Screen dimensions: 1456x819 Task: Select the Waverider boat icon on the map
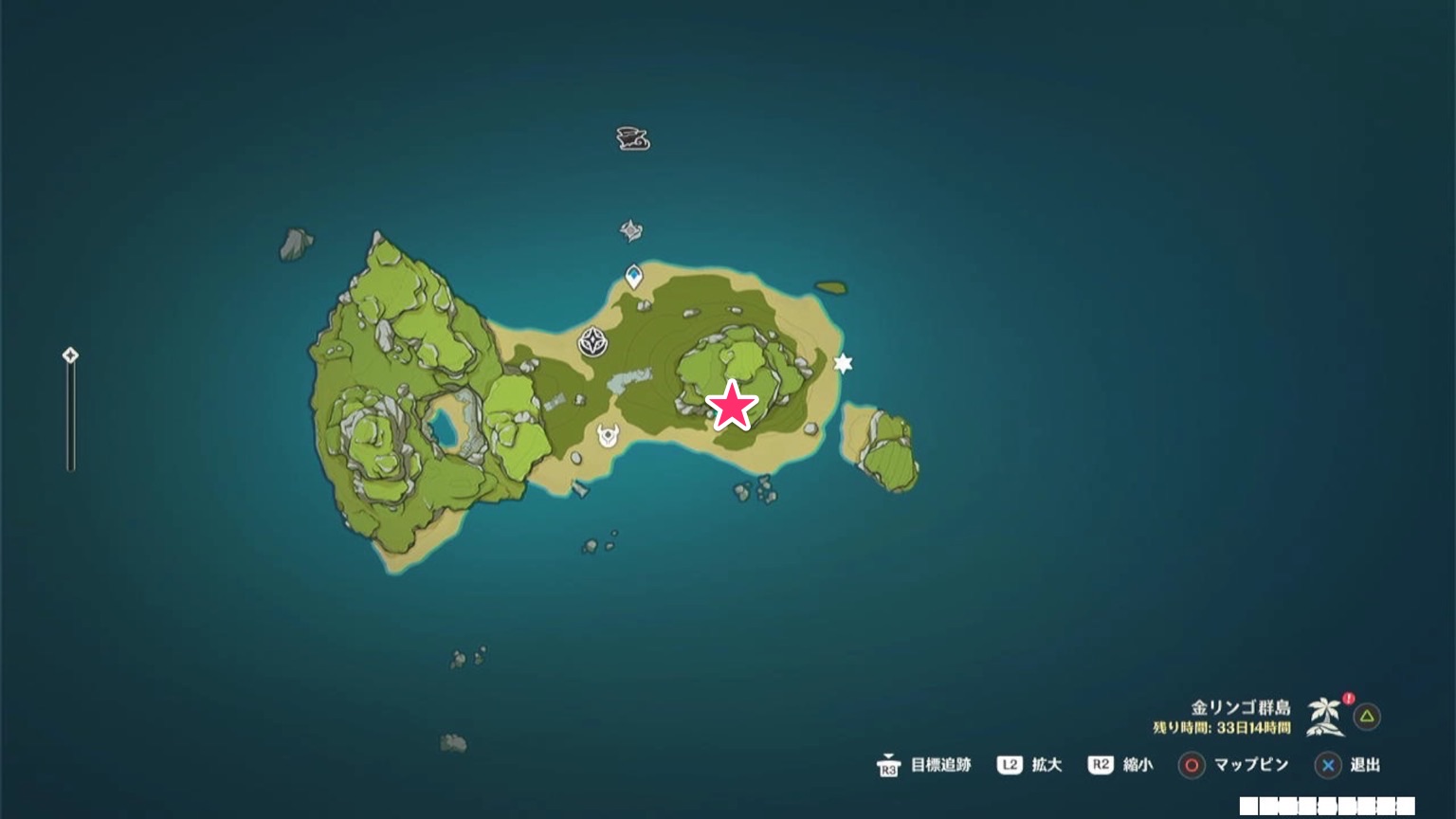(631, 138)
